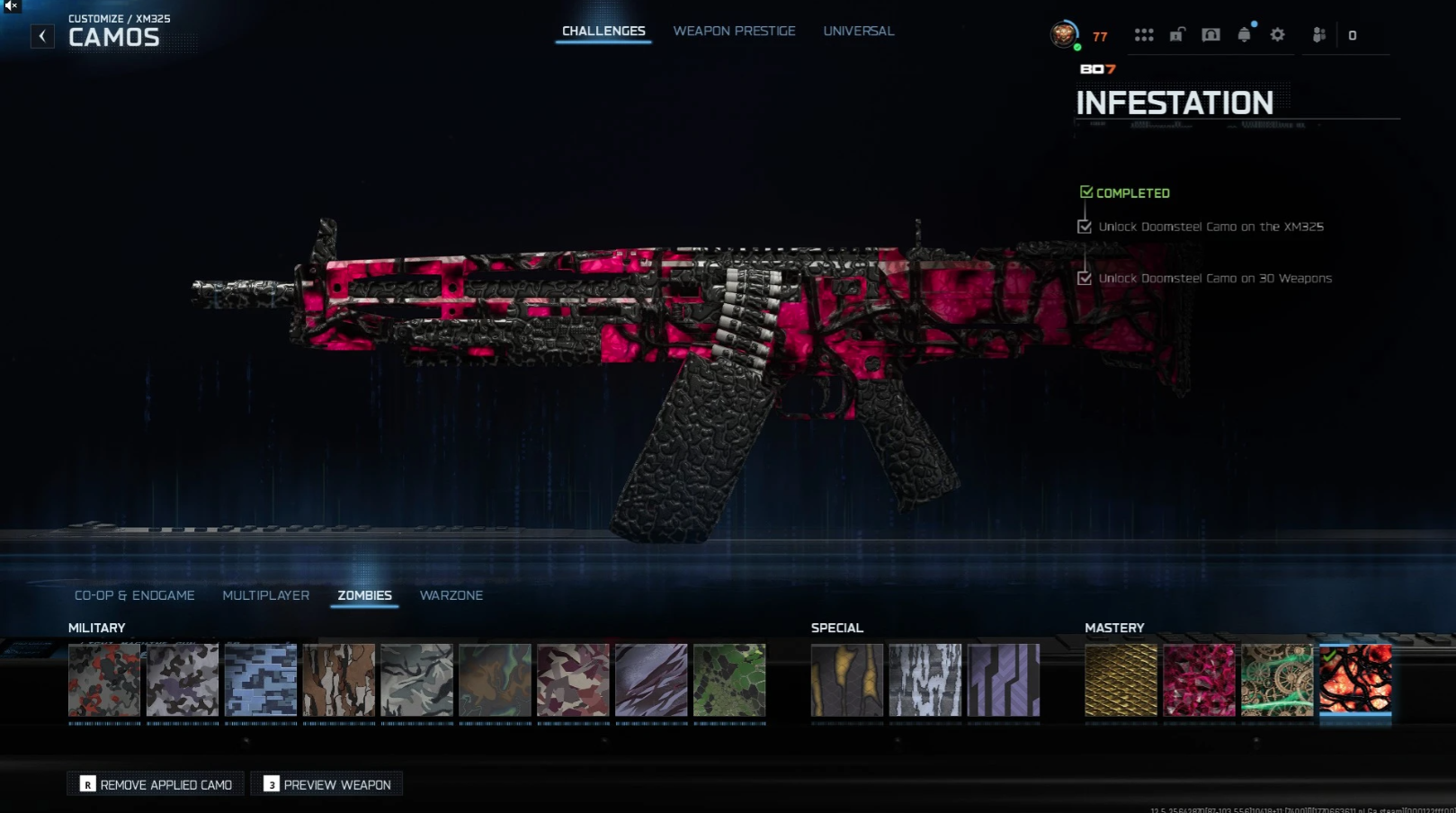Screen dimensions: 1456x813
Task: Open the nine-dot grid menu icon
Action: pyautogui.click(x=1144, y=35)
